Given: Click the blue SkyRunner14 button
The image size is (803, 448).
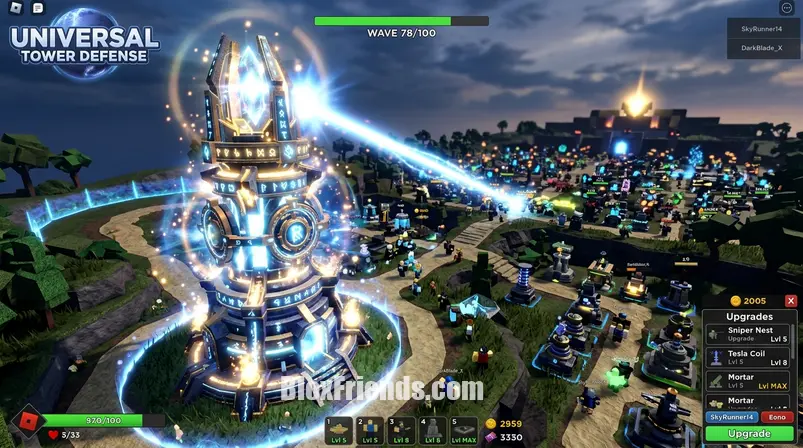Looking at the screenshot, I should [x=732, y=416].
